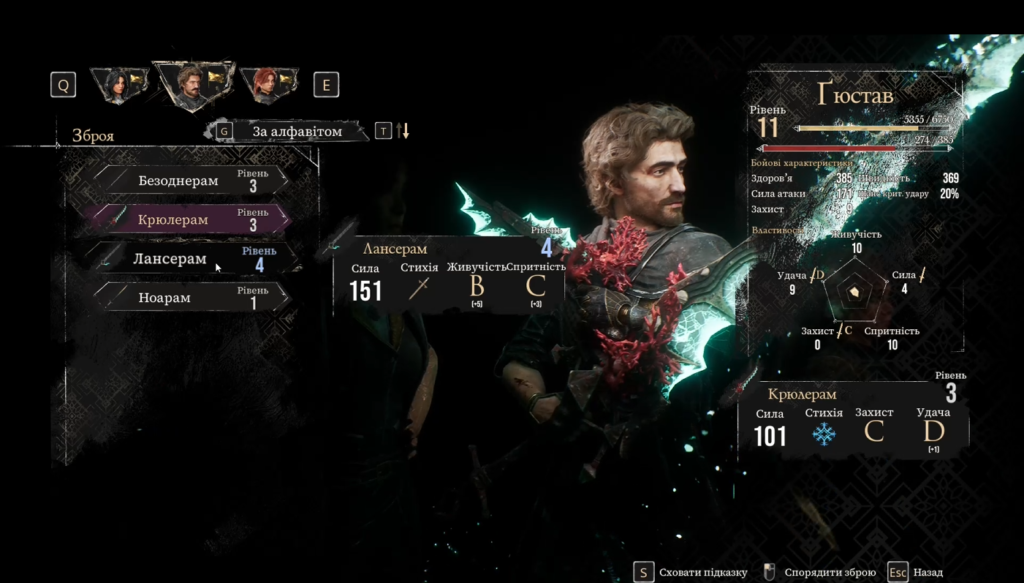Select the Лансерам weapon row

click(x=188, y=259)
